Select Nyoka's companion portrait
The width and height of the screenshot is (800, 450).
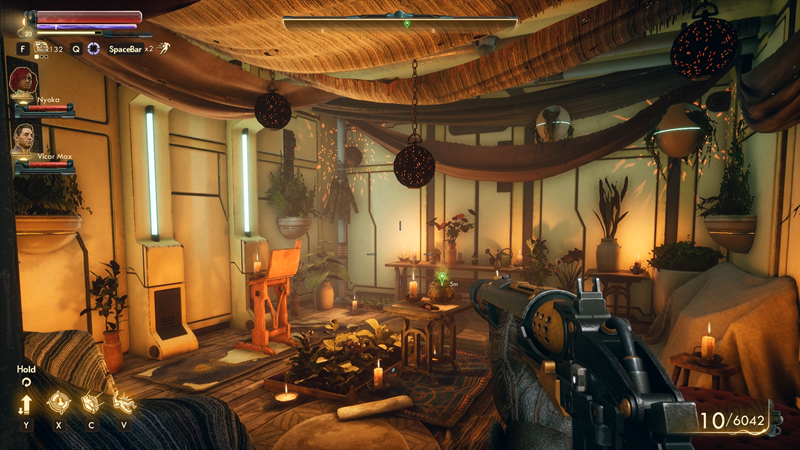click(x=23, y=82)
